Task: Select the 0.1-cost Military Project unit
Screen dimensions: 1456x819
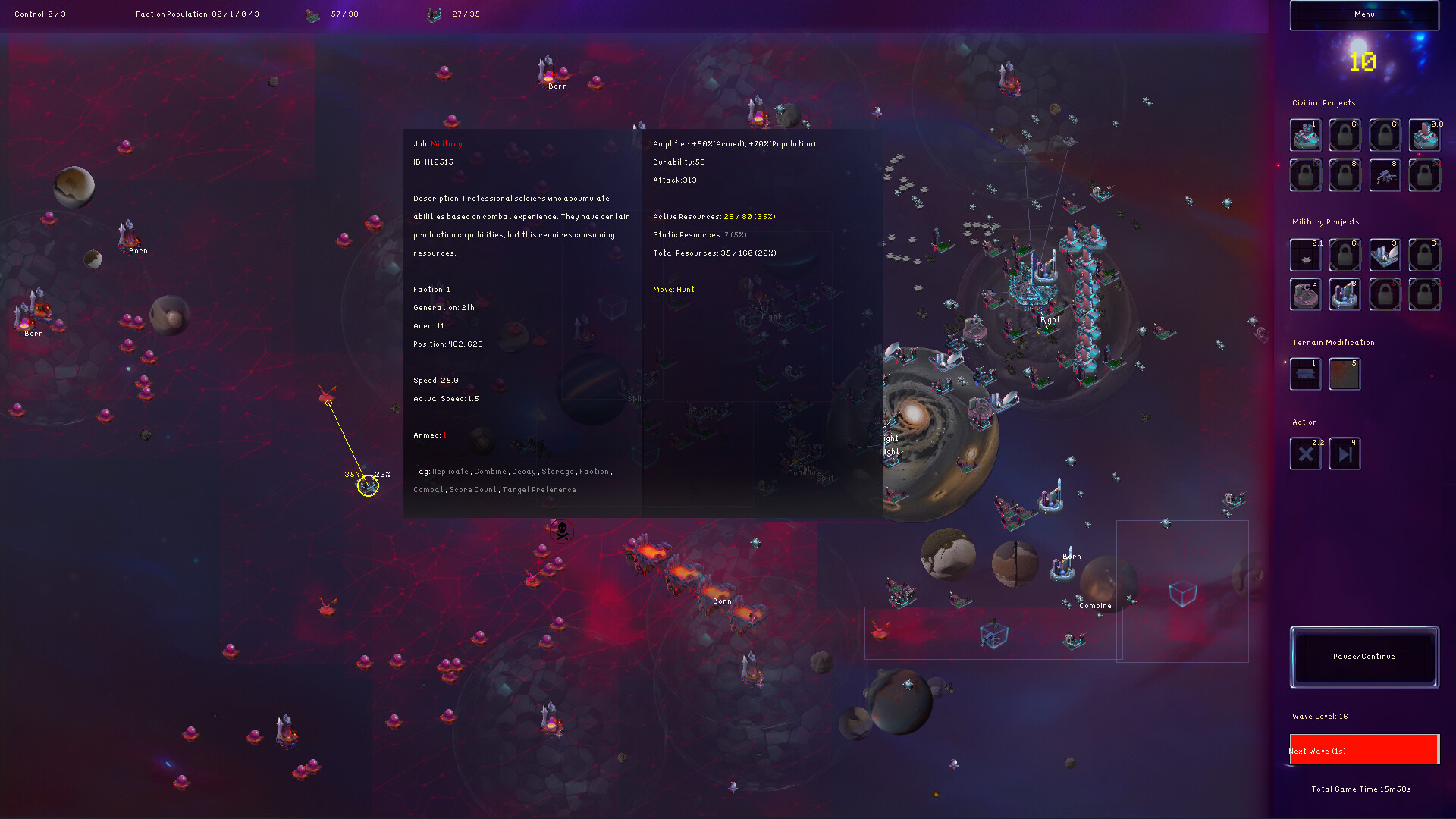Action: [1305, 255]
